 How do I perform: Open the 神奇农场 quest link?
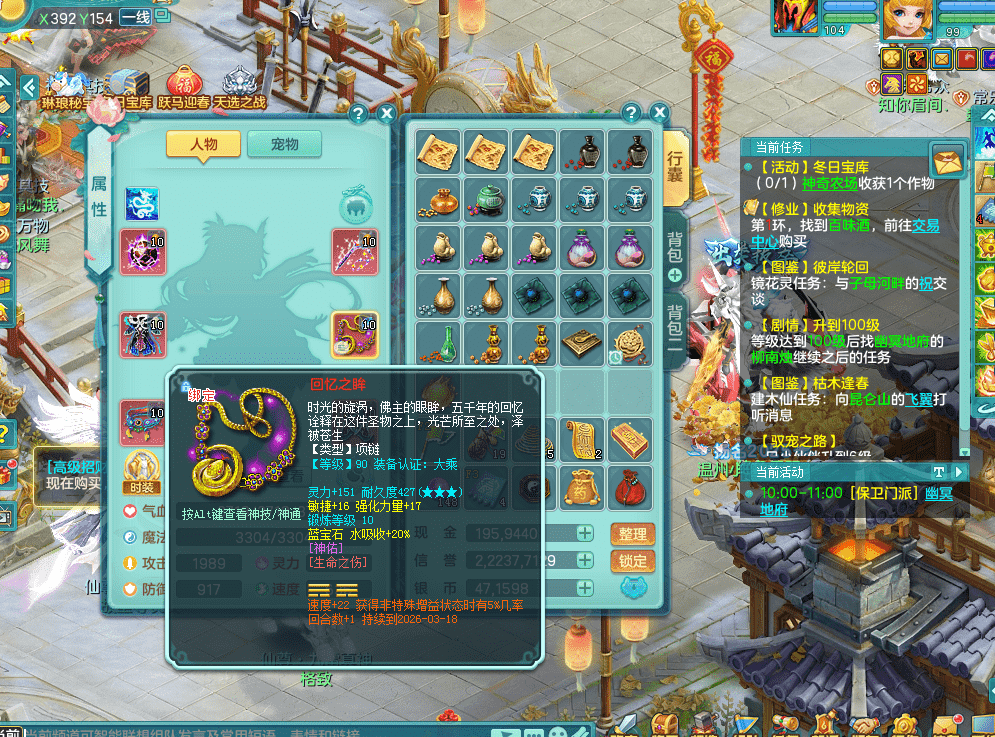point(829,184)
